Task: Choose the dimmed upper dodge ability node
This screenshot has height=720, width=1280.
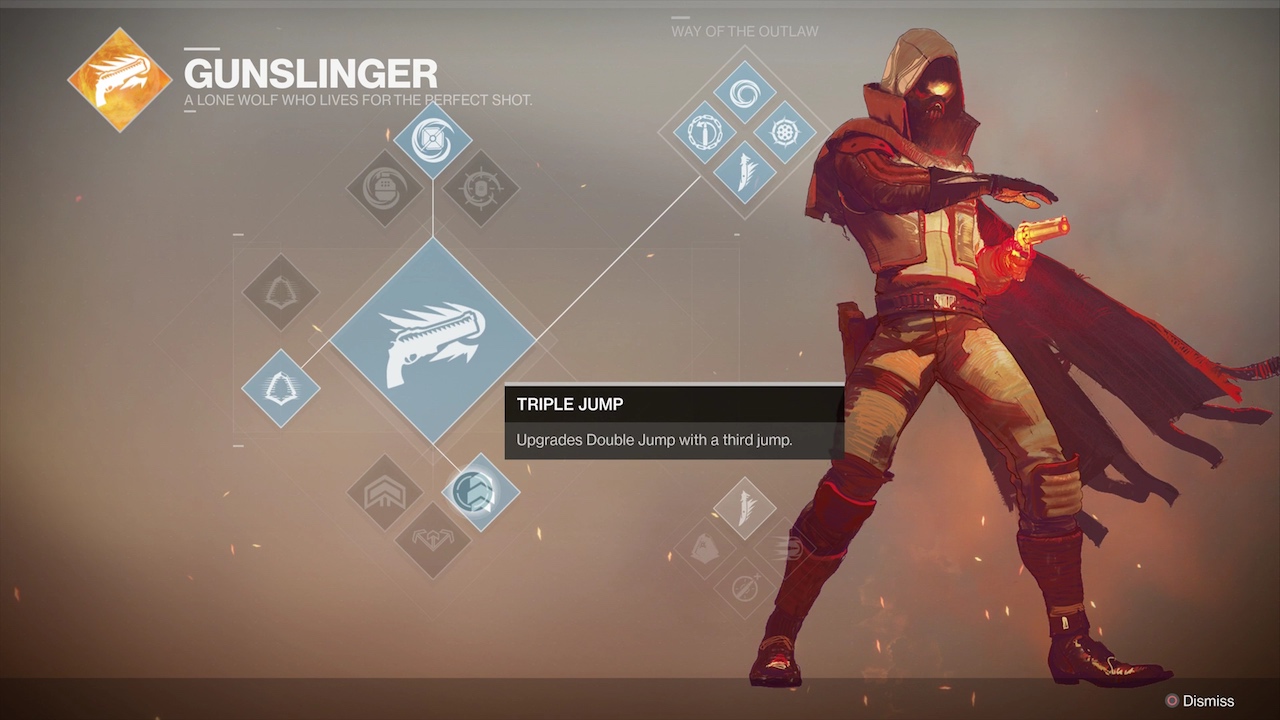Action: [280, 293]
